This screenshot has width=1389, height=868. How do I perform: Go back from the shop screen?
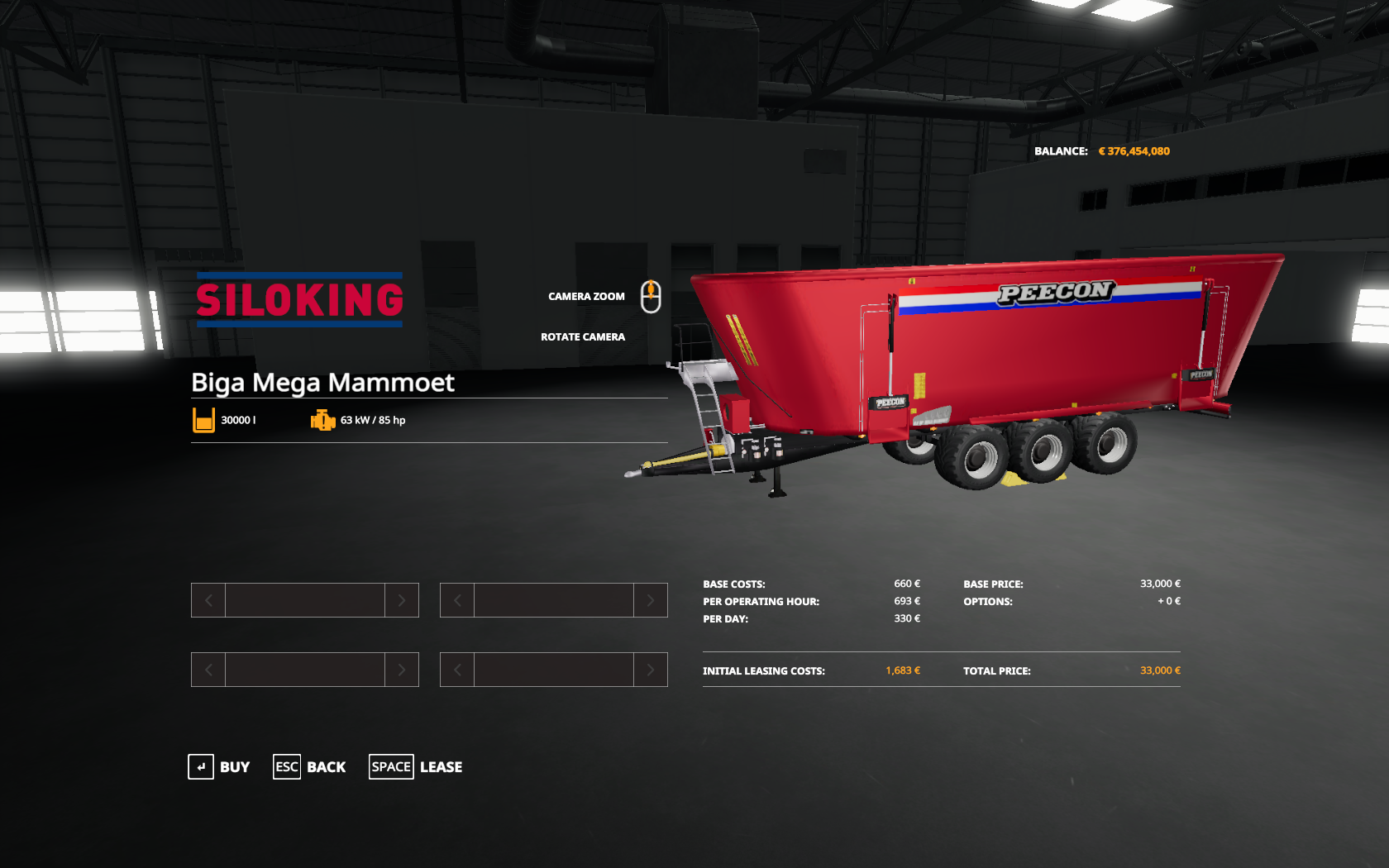coord(310,767)
